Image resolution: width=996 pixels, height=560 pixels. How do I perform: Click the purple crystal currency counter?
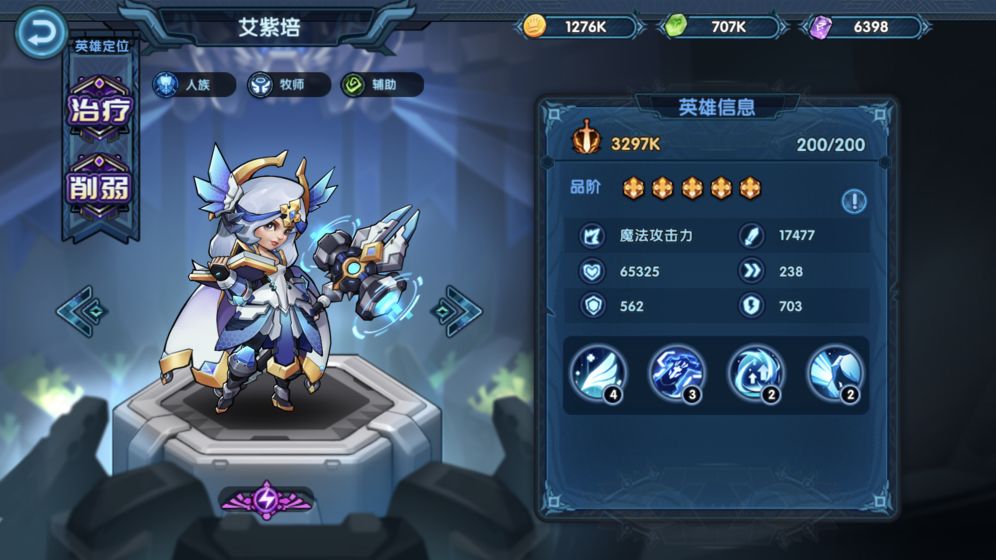click(x=860, y=27)
